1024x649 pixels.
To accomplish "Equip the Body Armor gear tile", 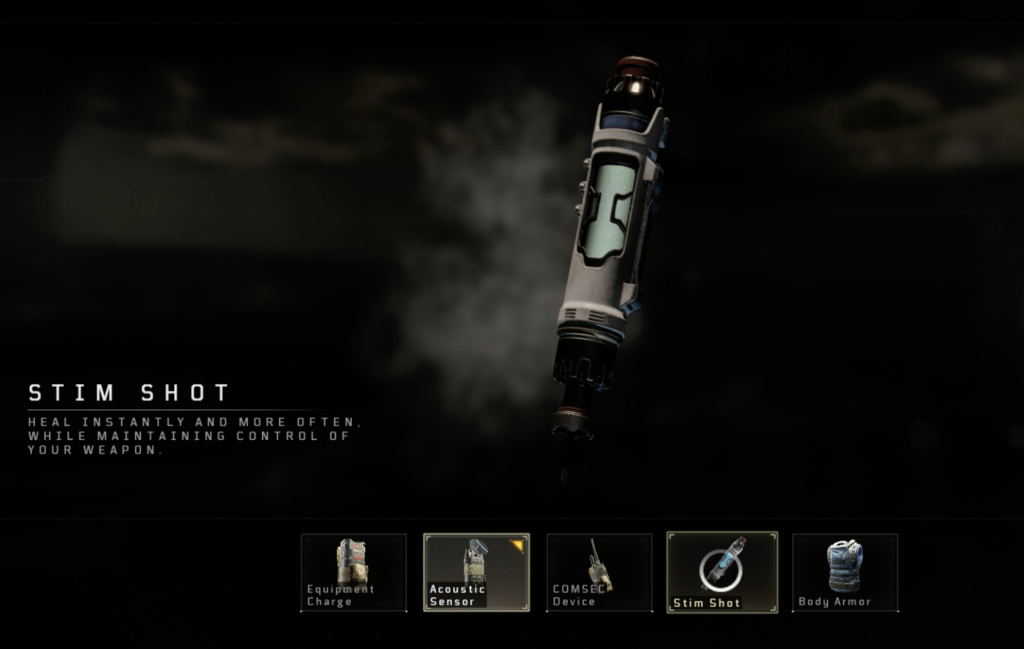I will (x=844, y=571).
